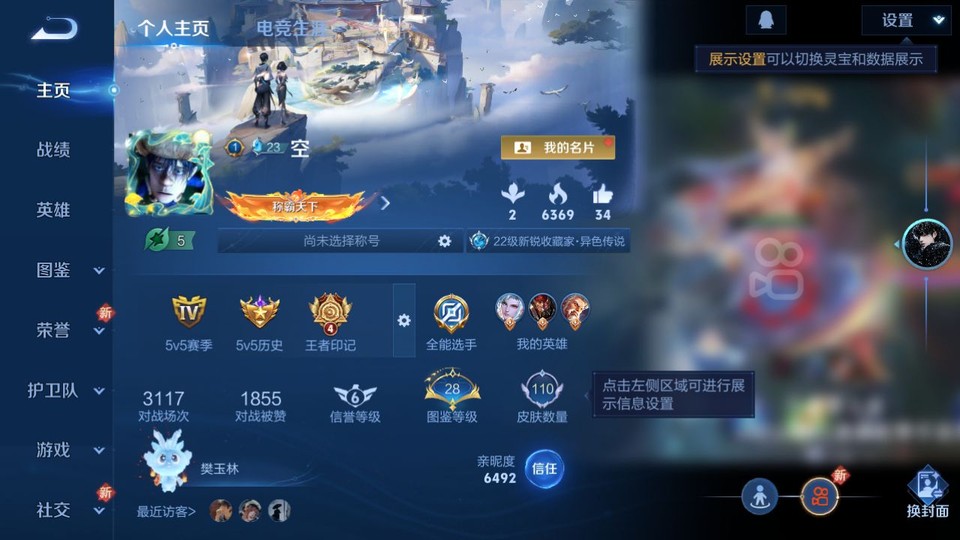Open the 全能选手 badge
Viewport: 960px width, 540px height.
451,321
